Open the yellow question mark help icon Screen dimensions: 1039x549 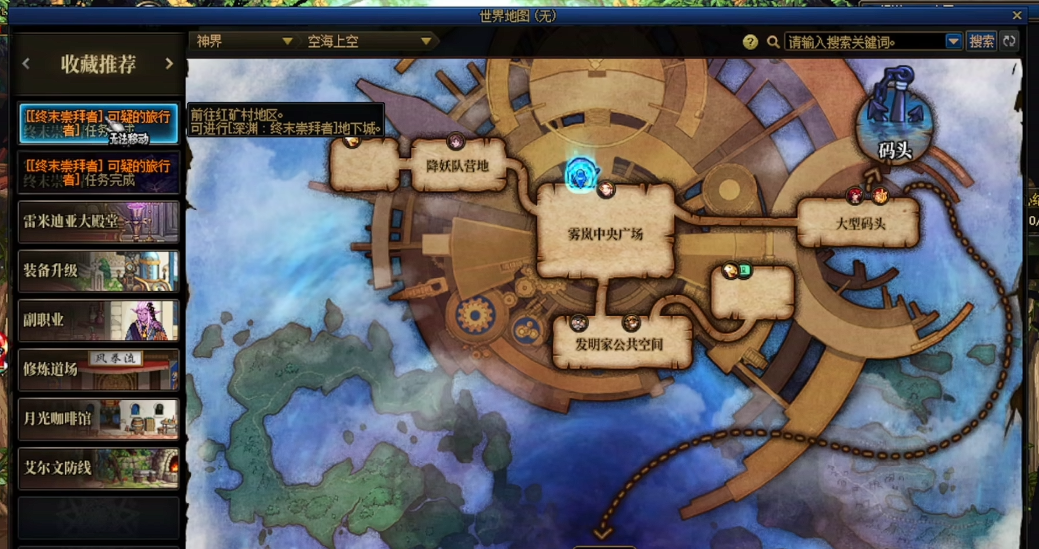(750, 42)
